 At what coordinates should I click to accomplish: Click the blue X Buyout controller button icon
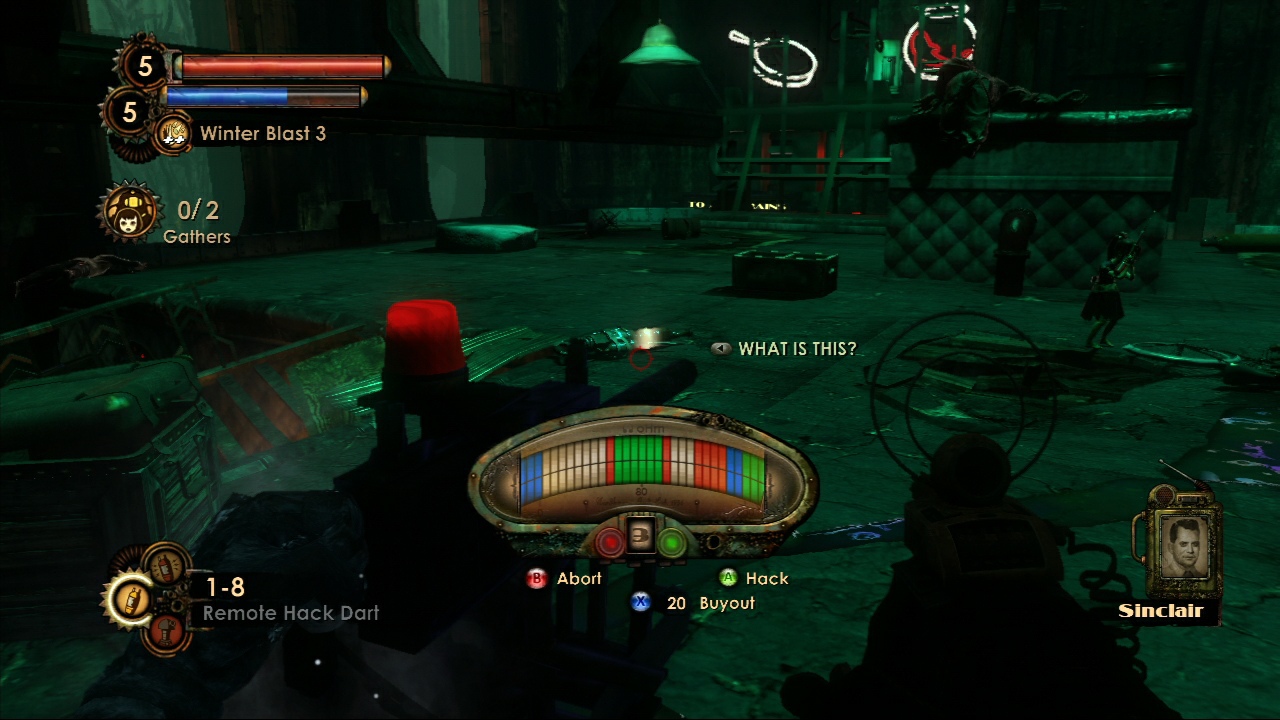point(640,602)
